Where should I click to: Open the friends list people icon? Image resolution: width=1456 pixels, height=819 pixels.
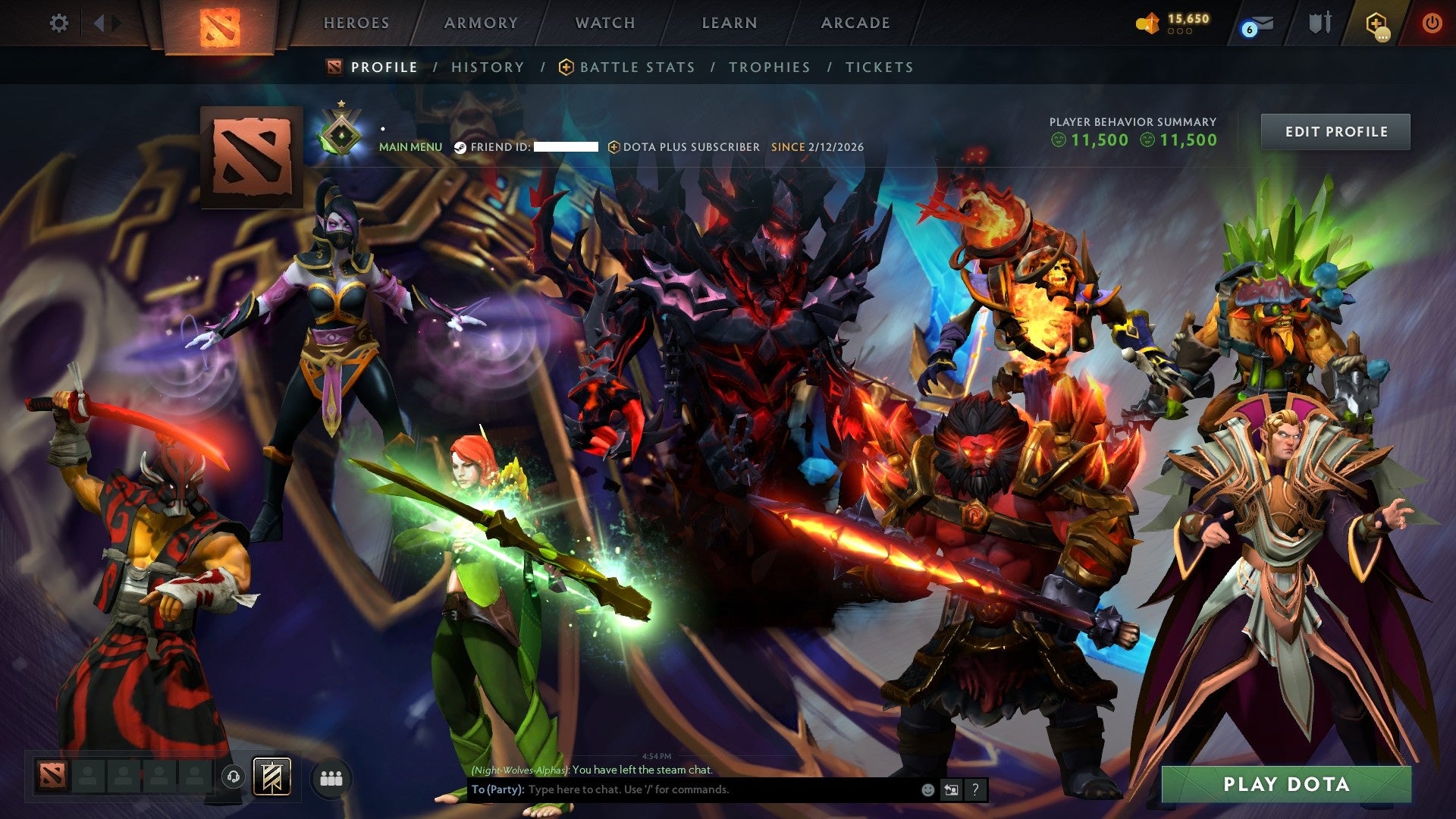click(x=330, y=776)
